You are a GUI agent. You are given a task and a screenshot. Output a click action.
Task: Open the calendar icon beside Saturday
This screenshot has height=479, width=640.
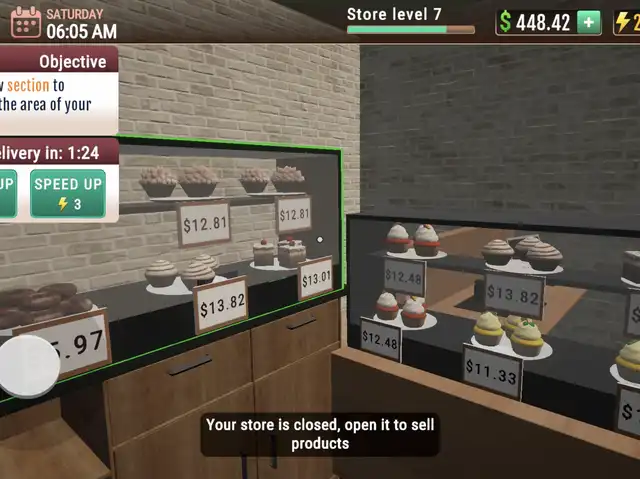25,21
